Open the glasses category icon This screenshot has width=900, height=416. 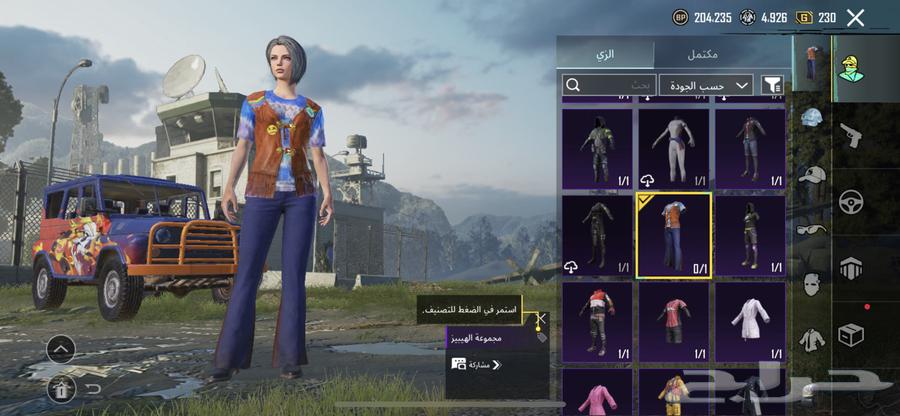[811, 229]
